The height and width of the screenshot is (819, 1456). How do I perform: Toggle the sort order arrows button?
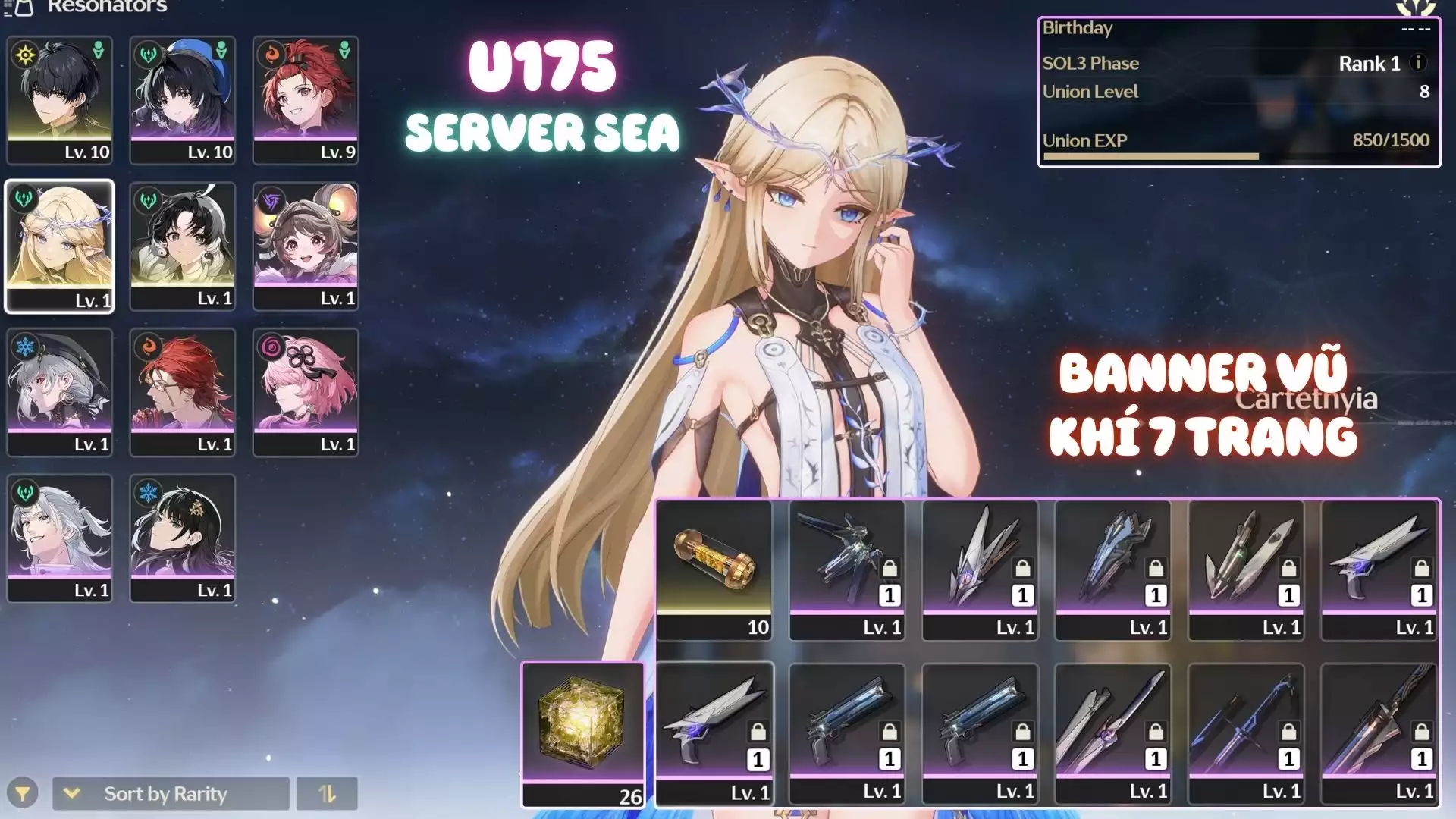327,794
